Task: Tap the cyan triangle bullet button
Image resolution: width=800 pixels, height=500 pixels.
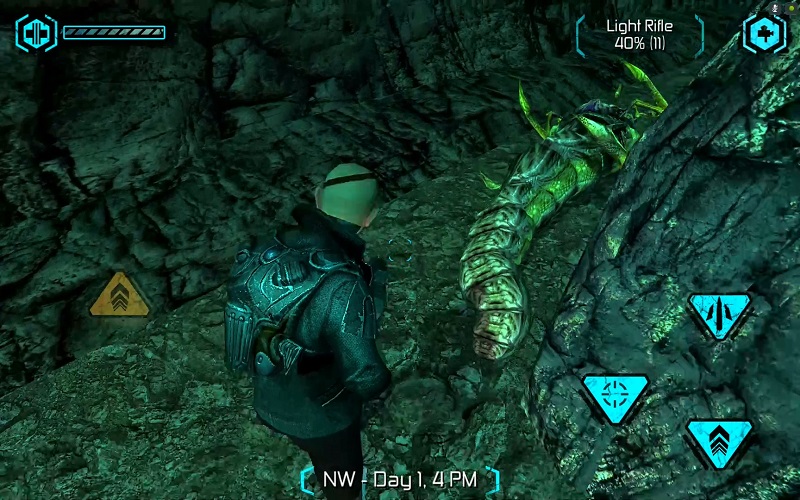Action: click(x=719, y=314)
